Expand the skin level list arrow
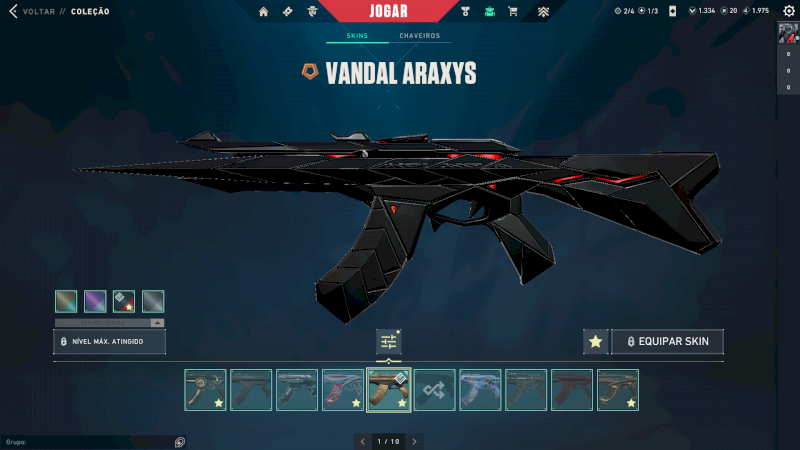 pos(157,323)
